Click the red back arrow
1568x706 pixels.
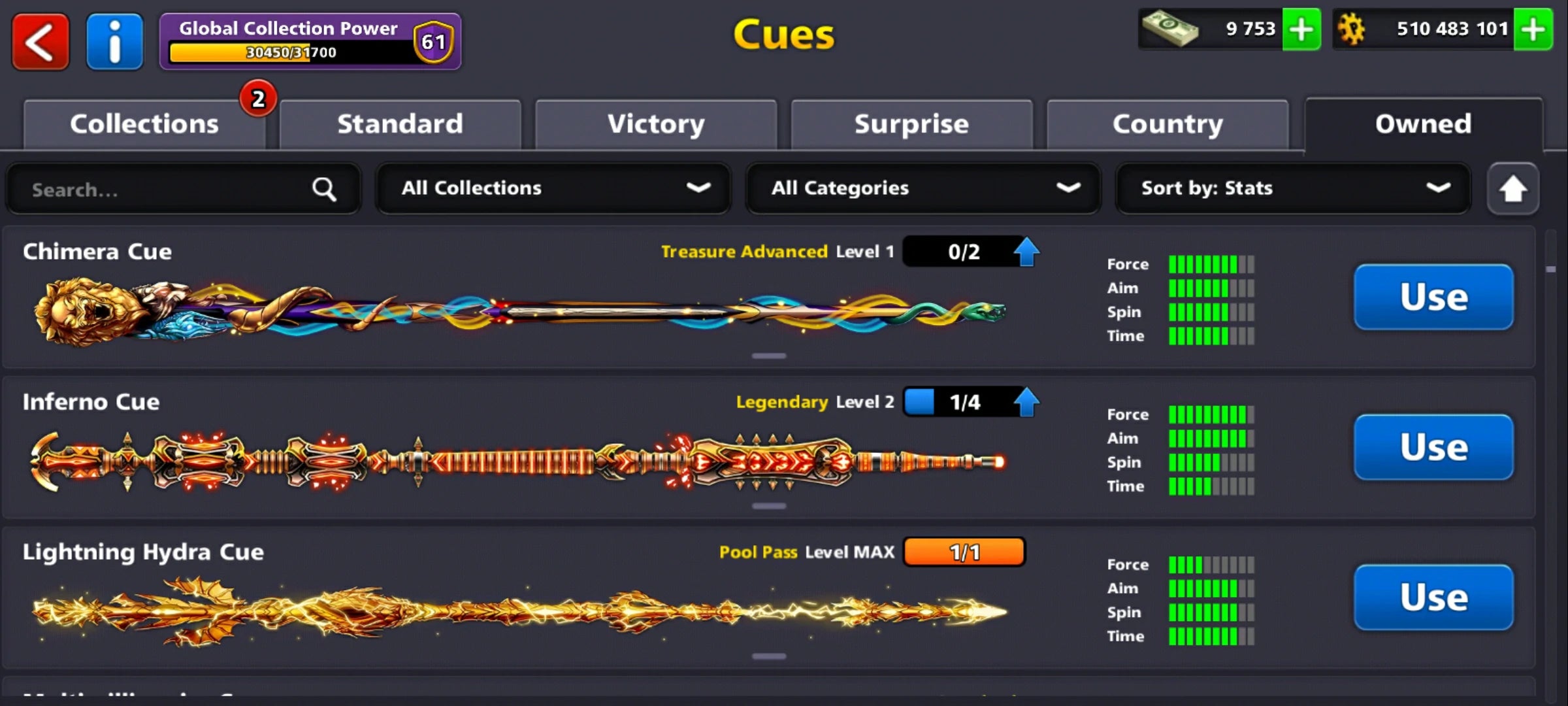tap(40, 41)
